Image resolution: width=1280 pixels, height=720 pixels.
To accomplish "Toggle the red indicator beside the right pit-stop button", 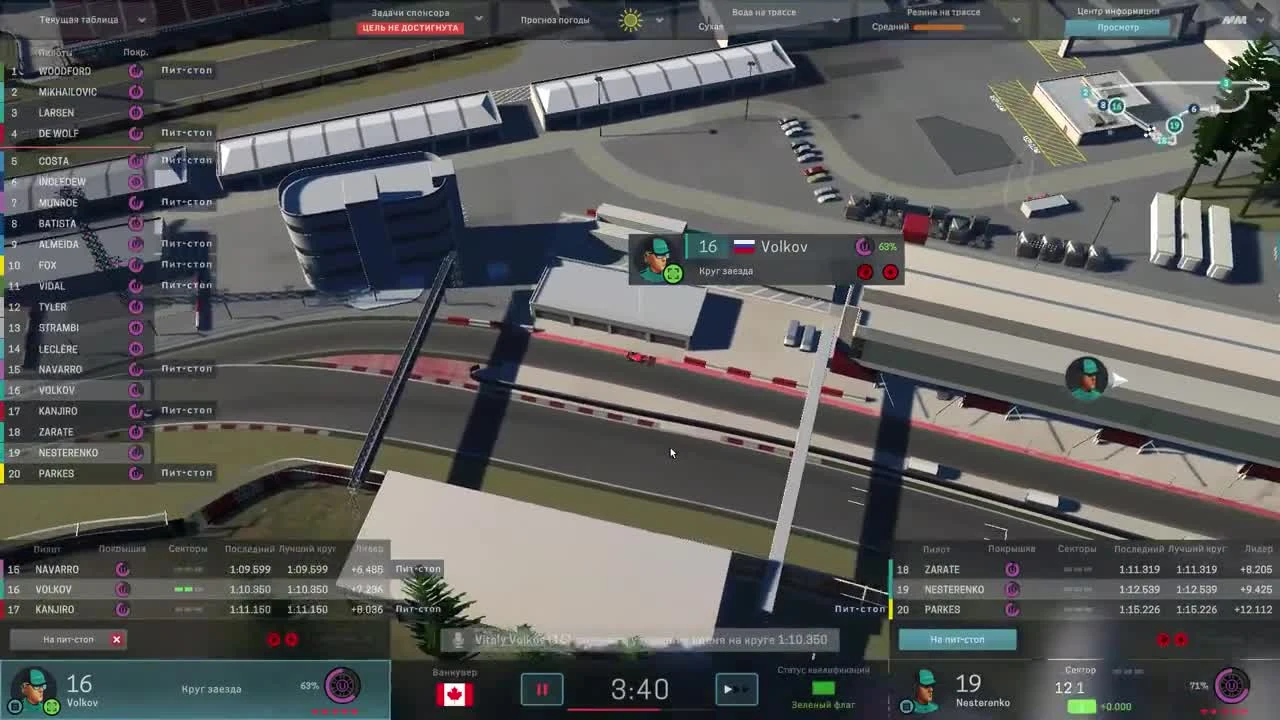I will tap(1161, 640).
